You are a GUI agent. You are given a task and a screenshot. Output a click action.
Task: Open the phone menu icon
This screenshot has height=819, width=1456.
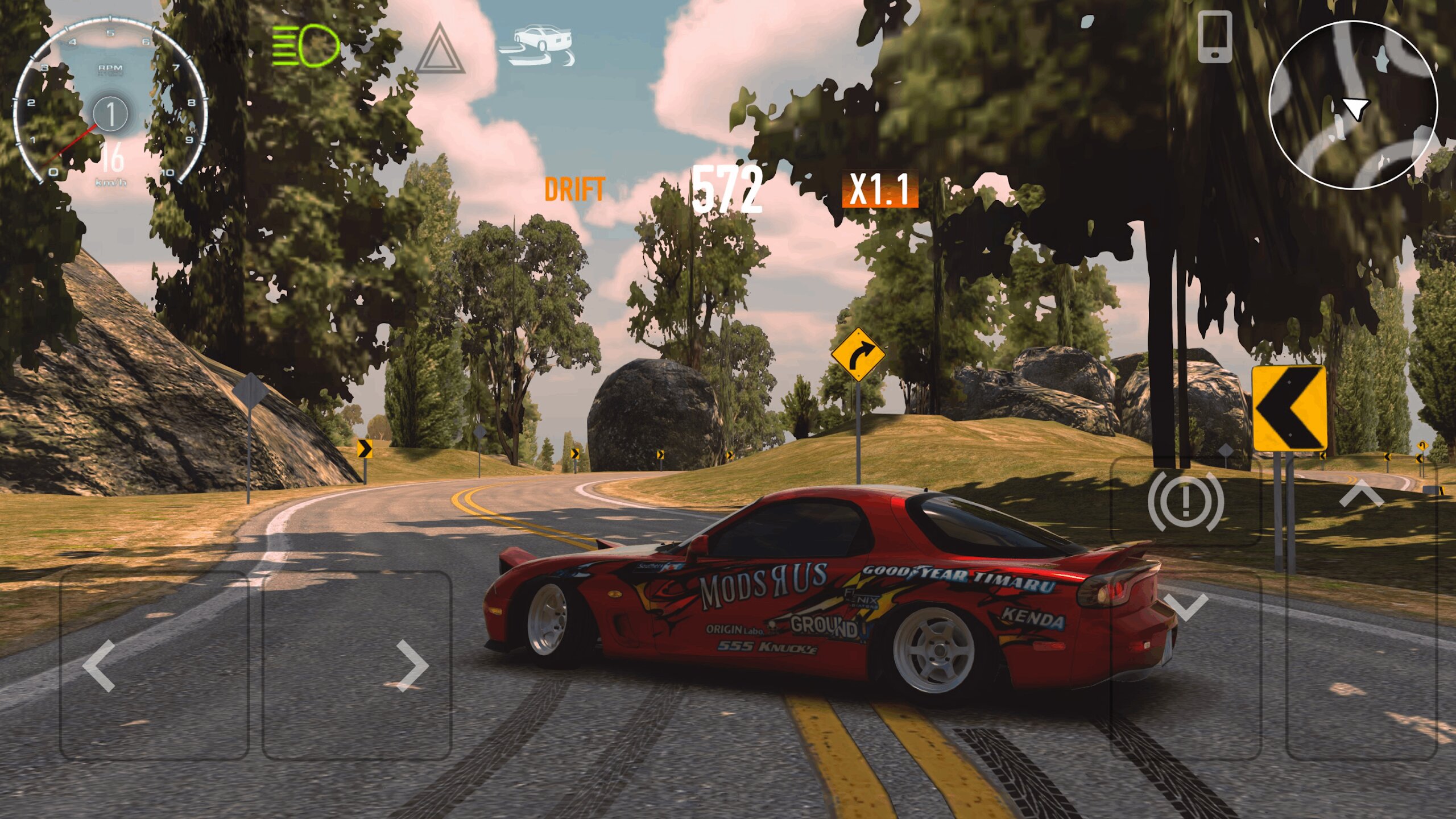tap(1215, 38)
